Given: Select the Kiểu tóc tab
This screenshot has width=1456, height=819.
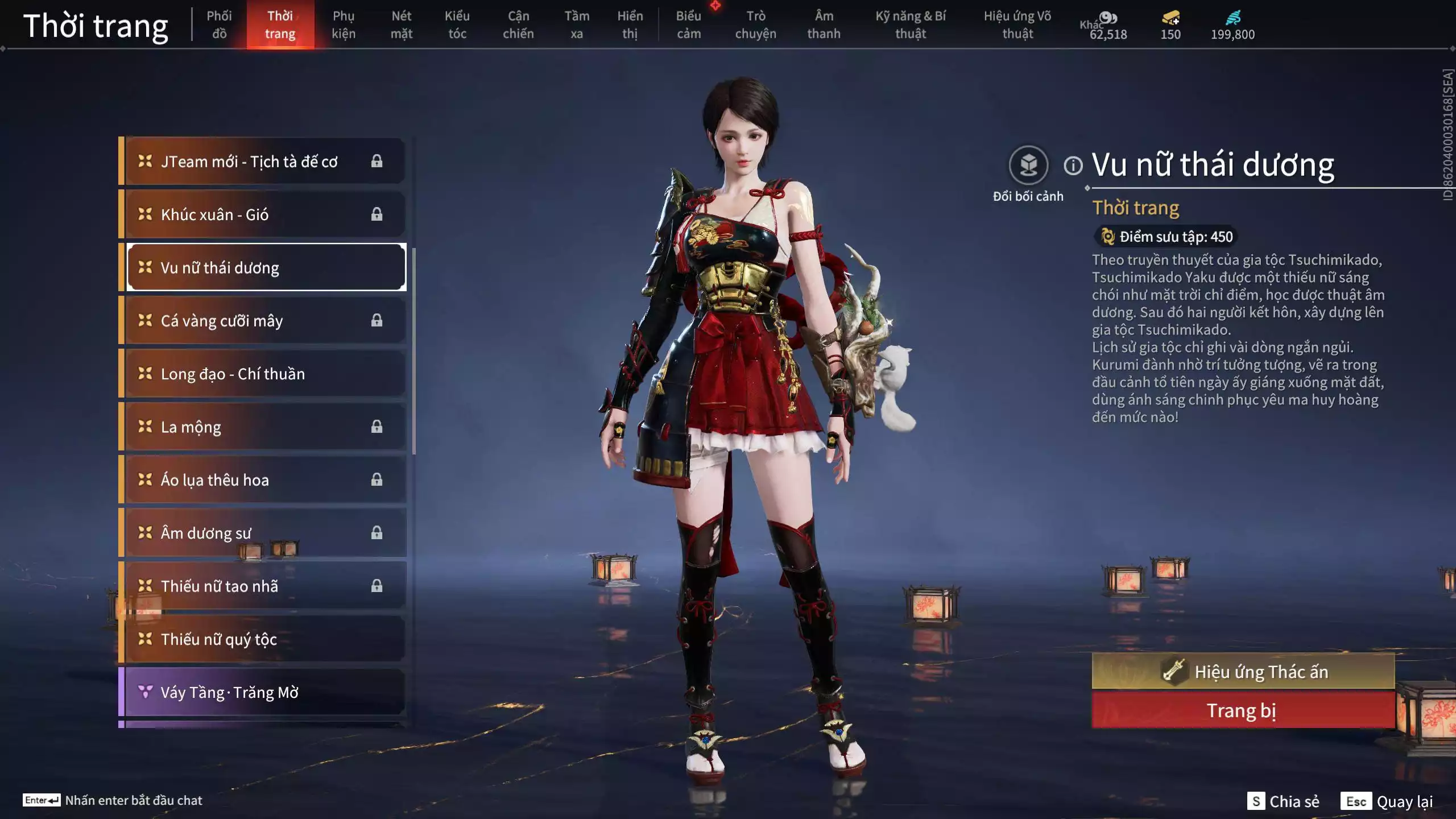Looking at the screenshot, I should 457,24.
